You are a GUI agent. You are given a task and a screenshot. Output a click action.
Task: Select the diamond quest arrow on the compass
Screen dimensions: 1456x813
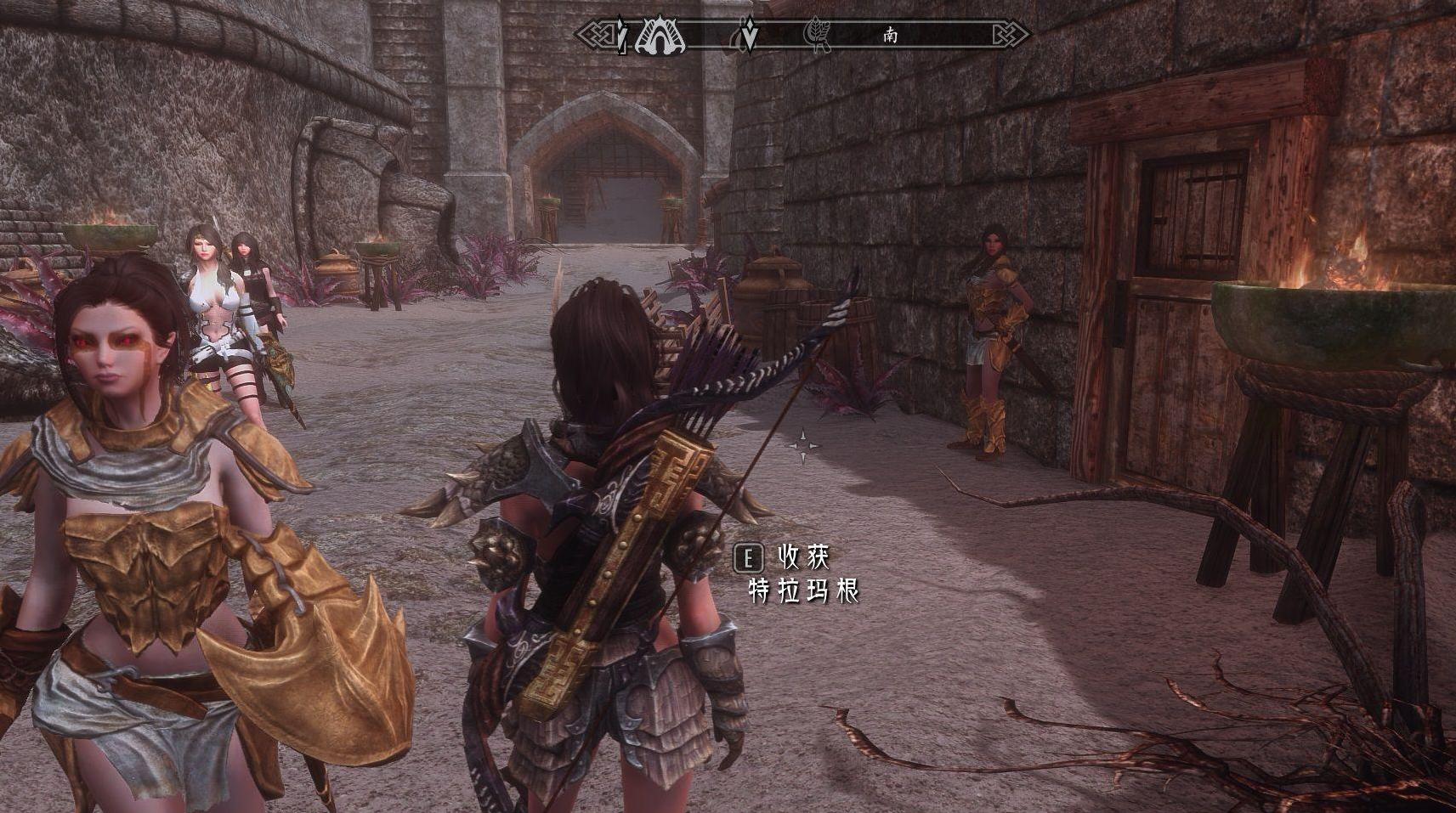point(749,35)
